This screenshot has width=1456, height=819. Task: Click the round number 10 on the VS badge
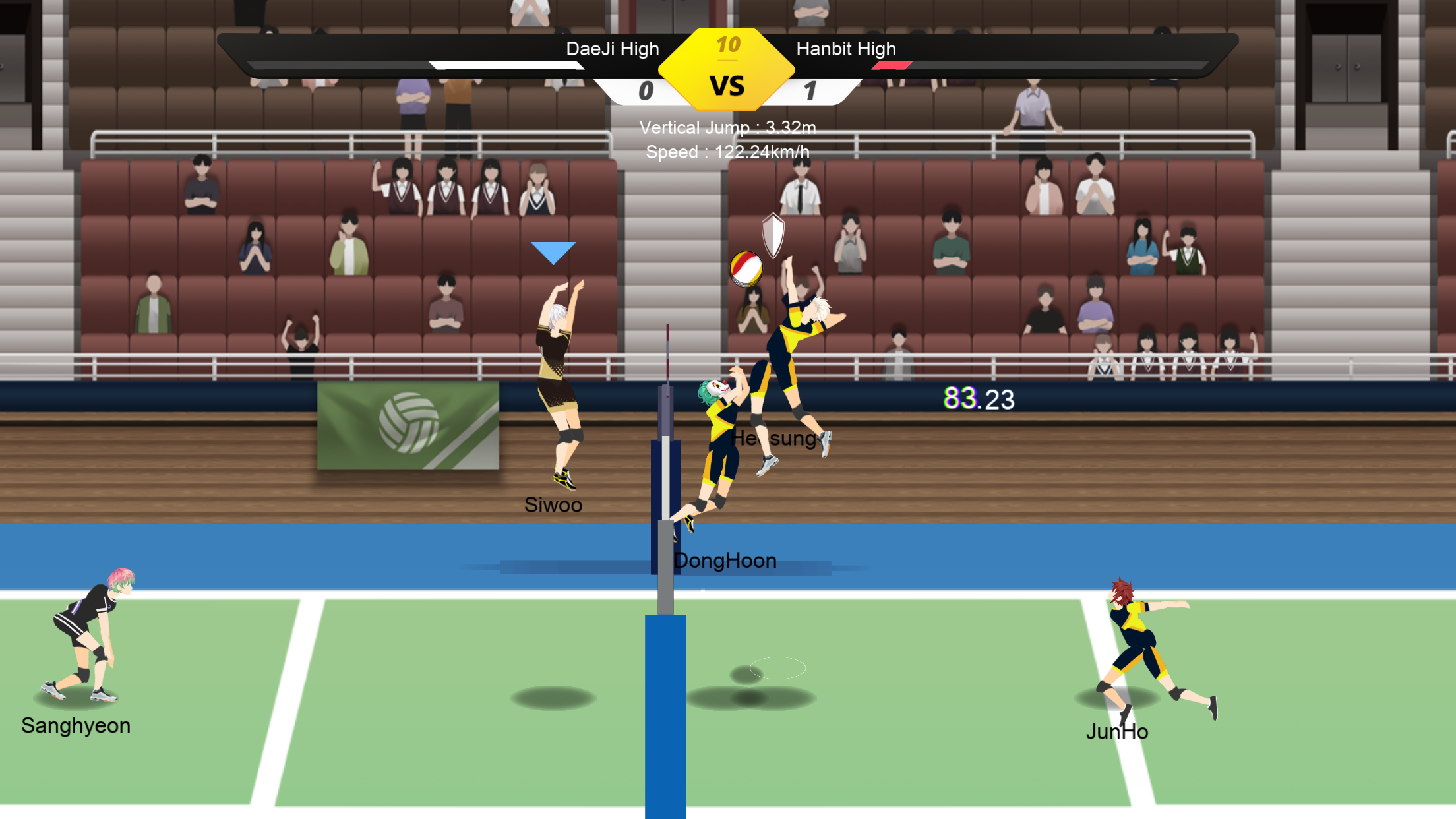[x=728, y=45]
